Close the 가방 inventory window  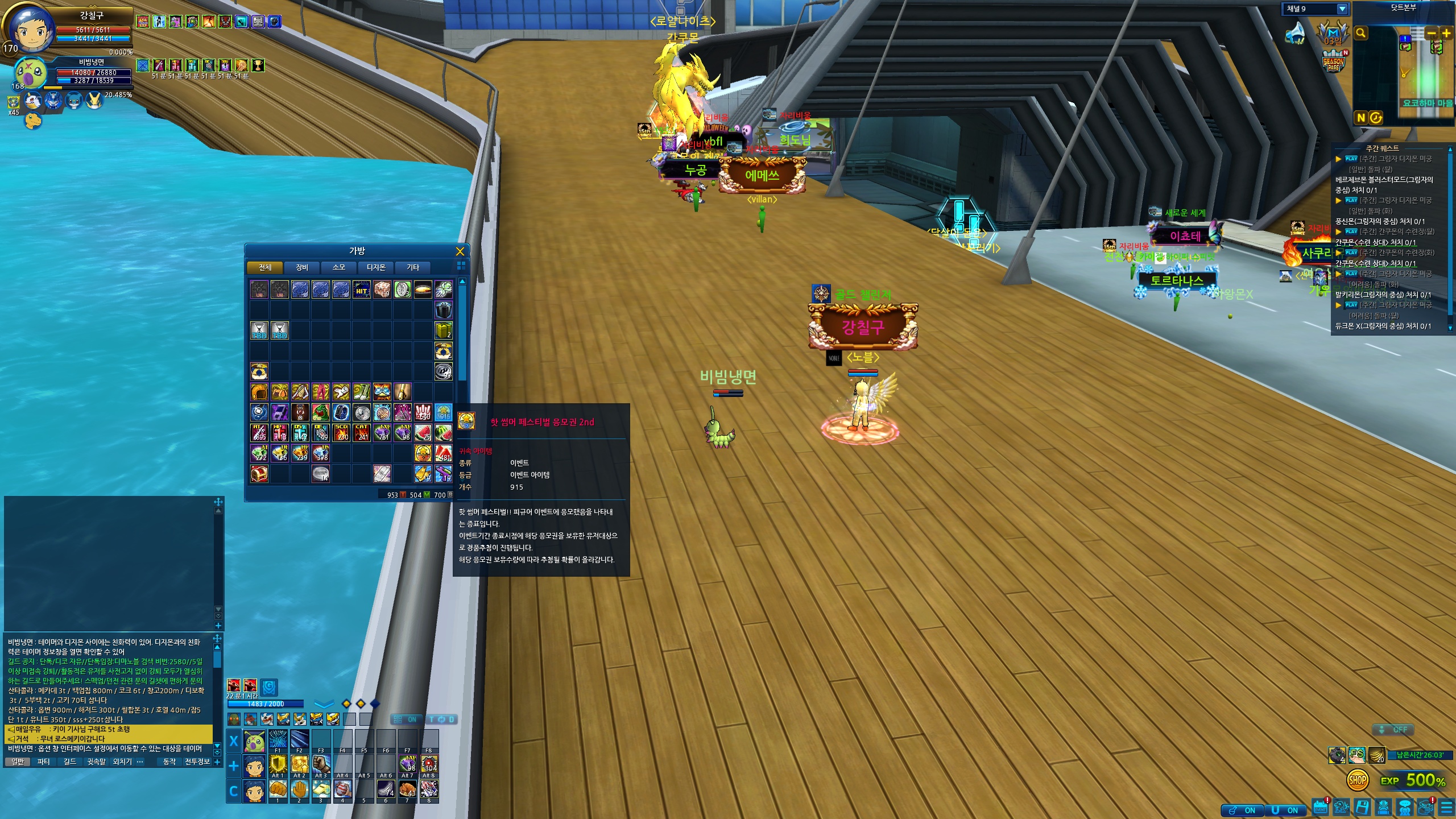[460, 251]
